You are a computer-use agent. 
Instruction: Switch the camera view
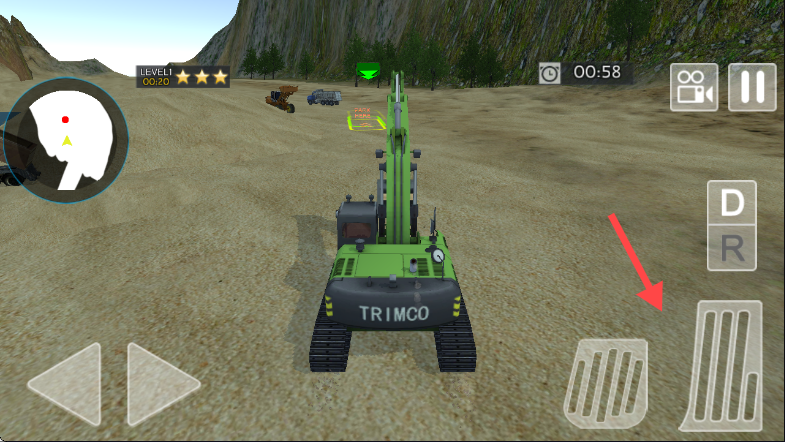[x=694, y=87]
